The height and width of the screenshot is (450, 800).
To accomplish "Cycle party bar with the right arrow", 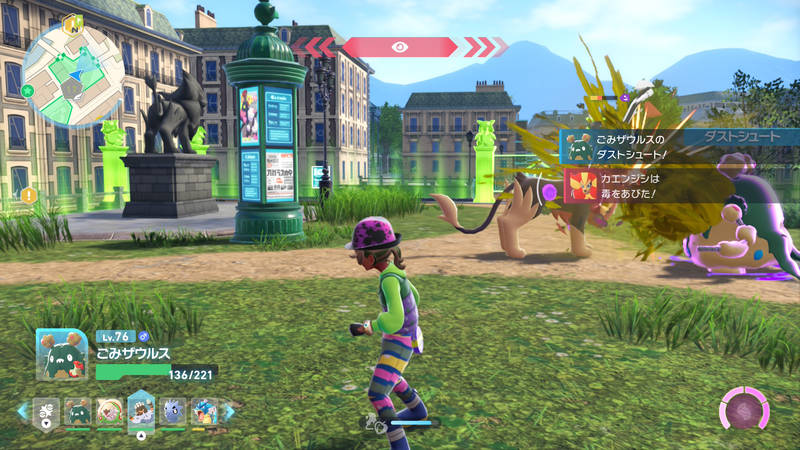I will point(228,411).
